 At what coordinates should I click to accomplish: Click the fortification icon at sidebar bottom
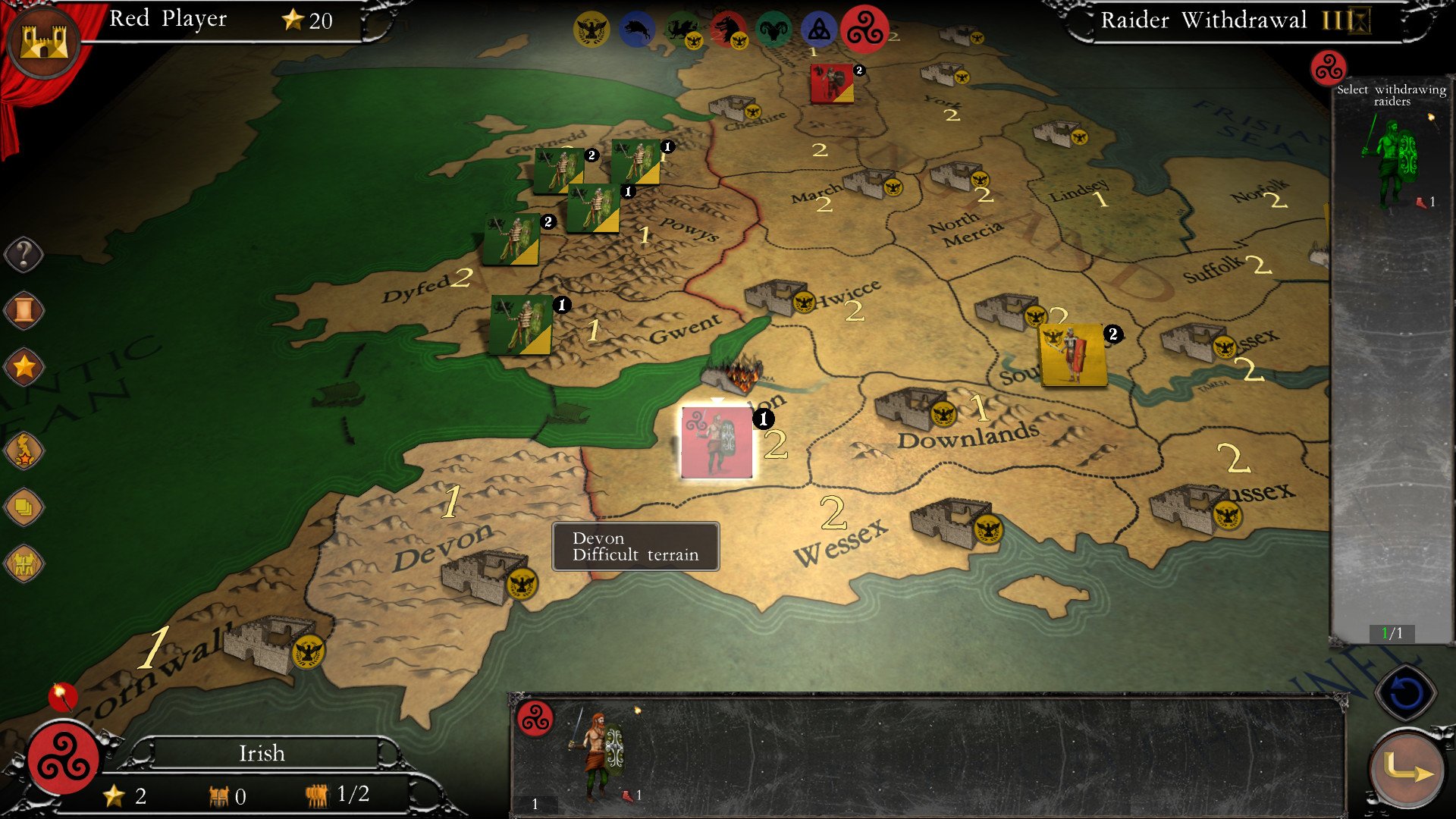tap(24, 563)
